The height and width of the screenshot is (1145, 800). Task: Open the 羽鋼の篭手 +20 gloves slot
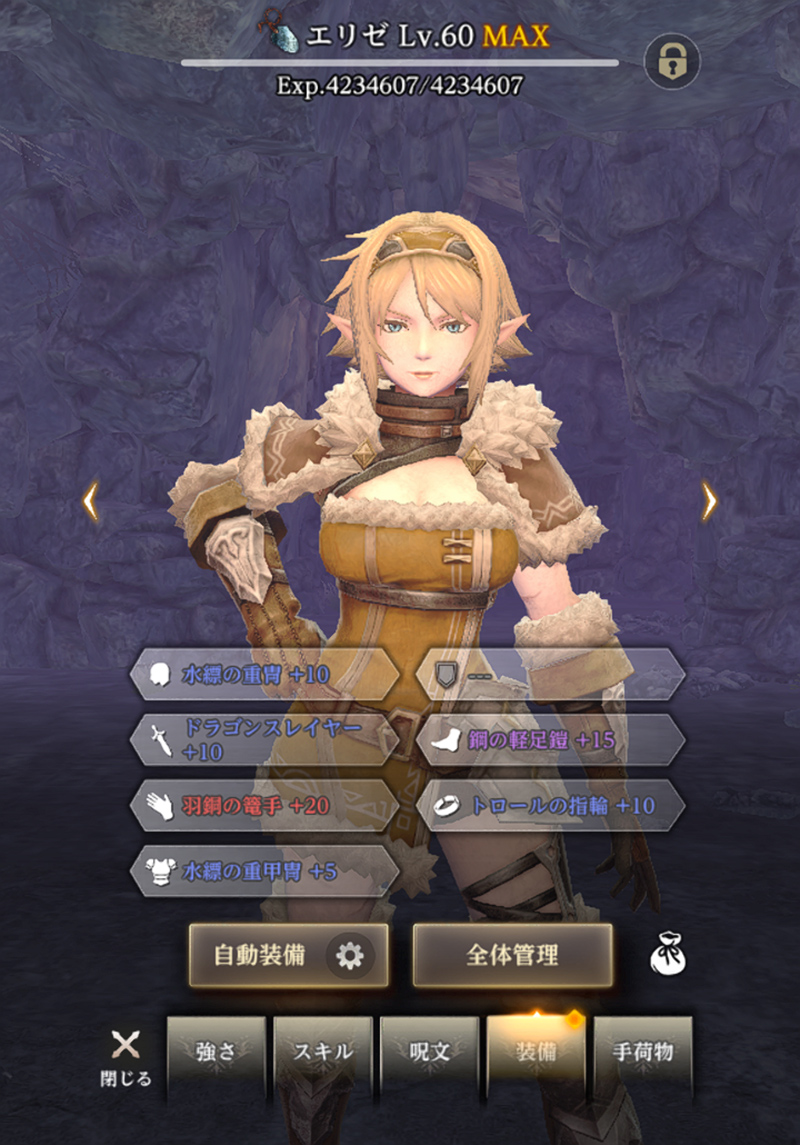pyautogui.click(x=264, y=806)
